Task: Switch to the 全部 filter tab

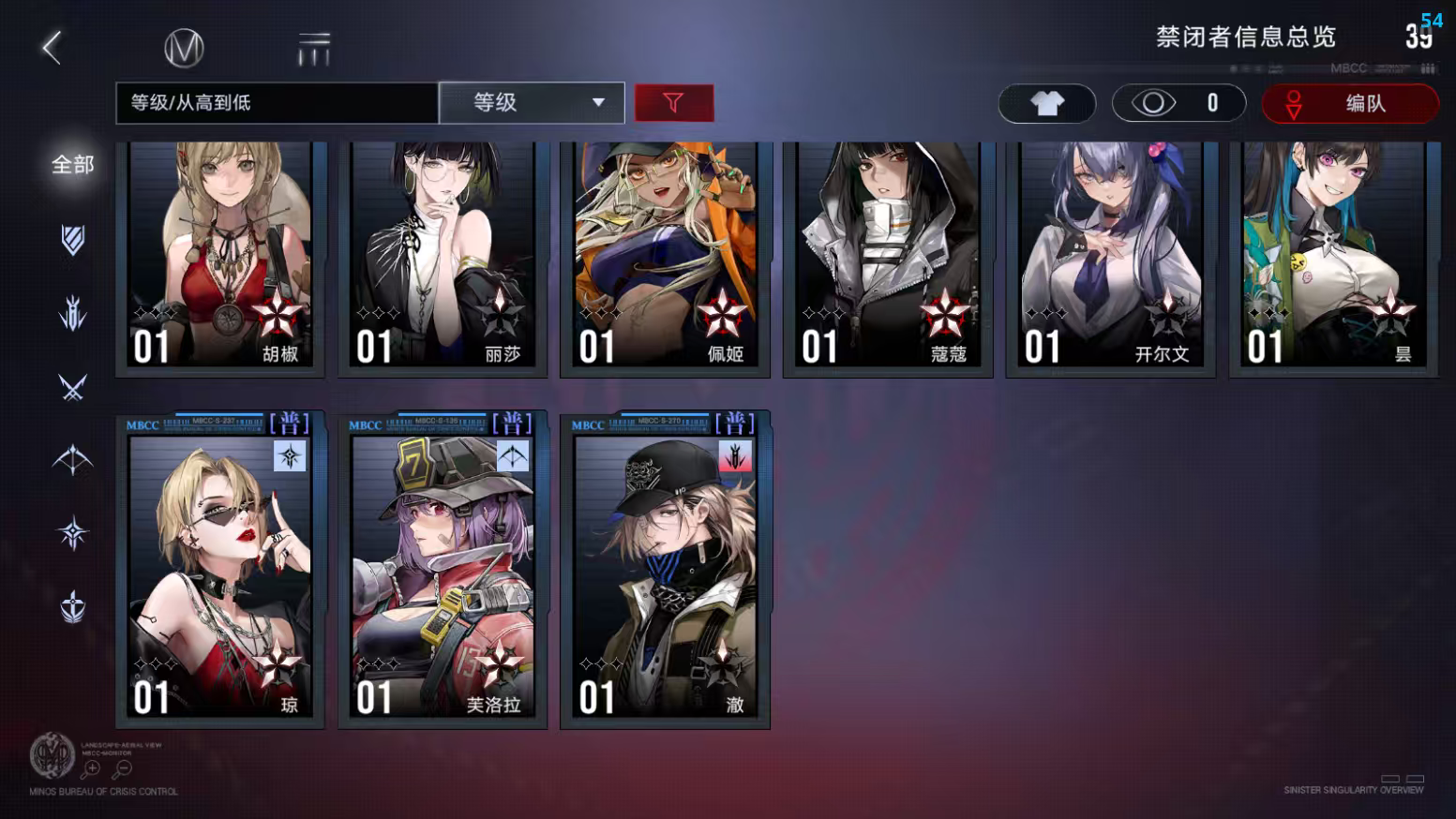Action: [70, 163]
